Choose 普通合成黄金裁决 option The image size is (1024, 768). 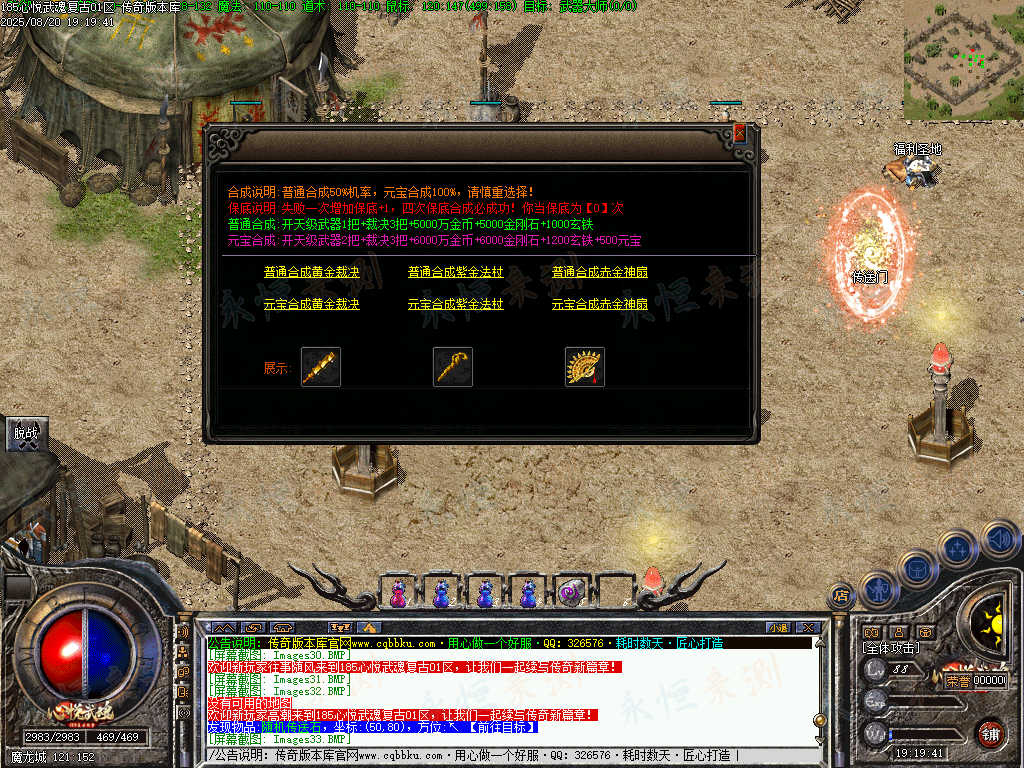pos(311,272)
